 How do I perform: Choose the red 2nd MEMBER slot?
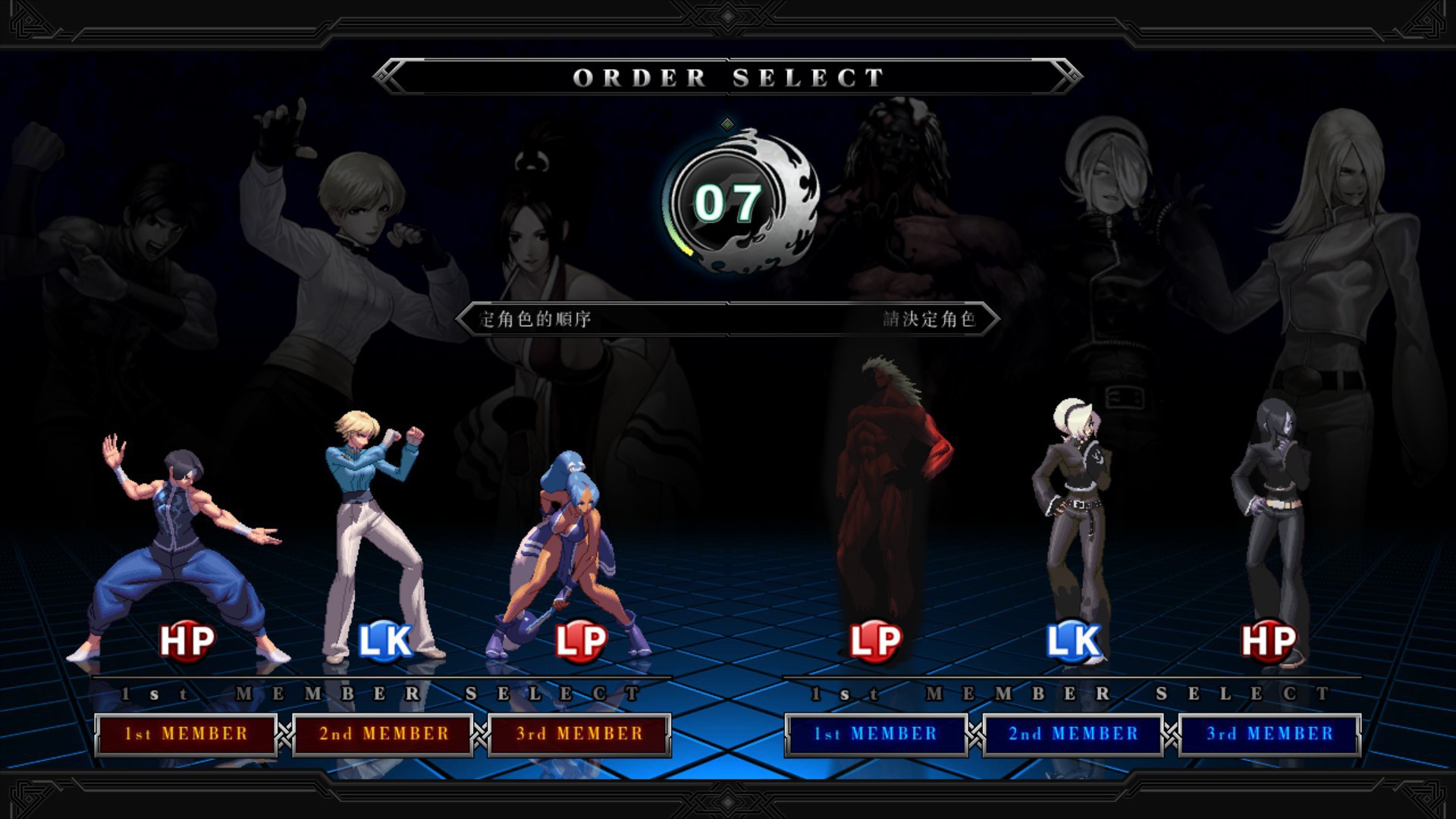(x=383, y=734)
